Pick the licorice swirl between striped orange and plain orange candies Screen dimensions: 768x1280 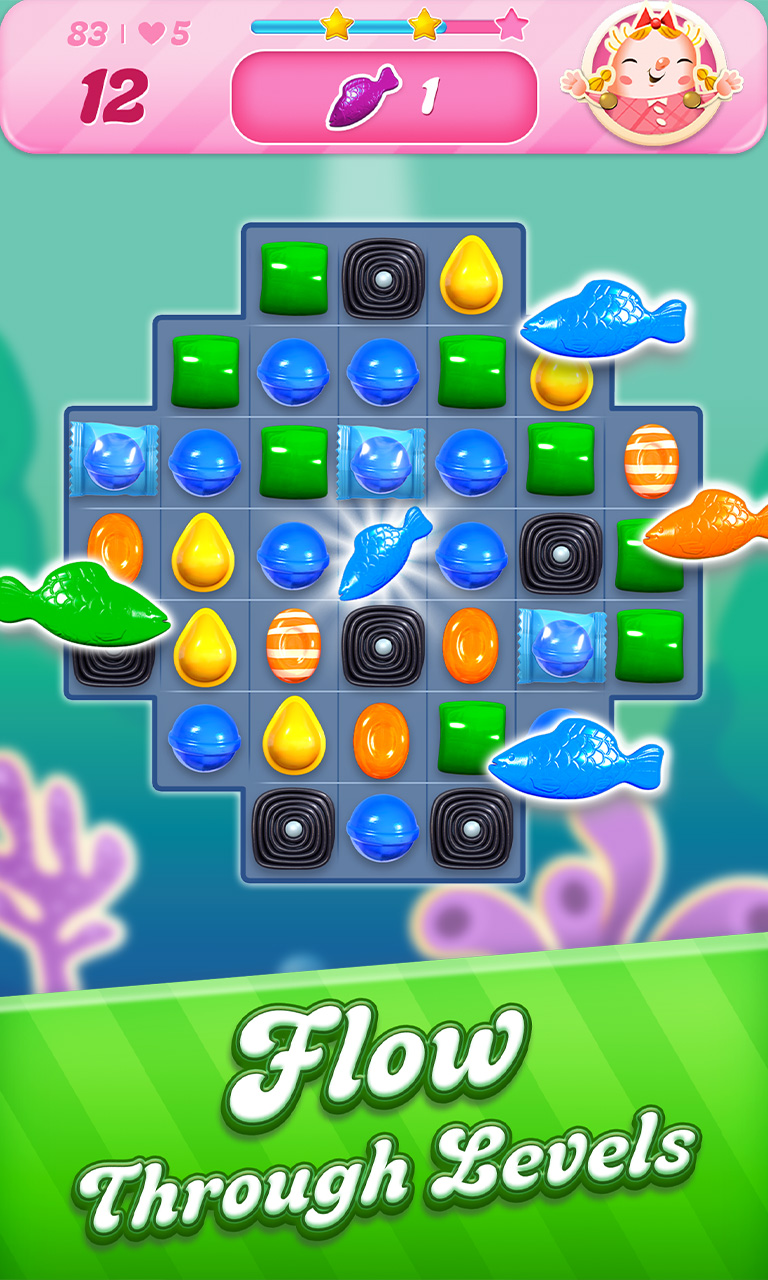point(383,645)
